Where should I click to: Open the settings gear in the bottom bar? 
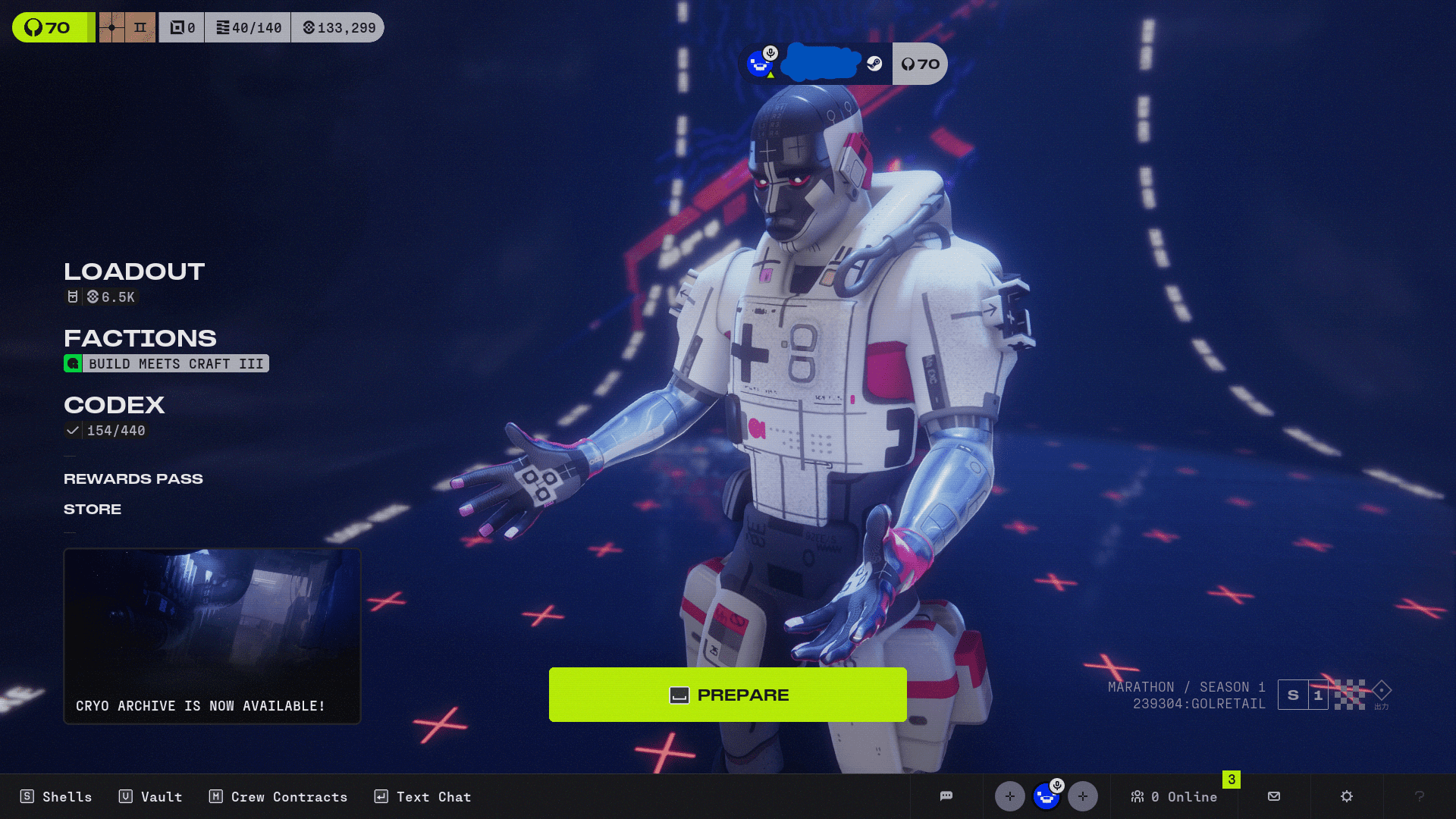pos(1346,796)
